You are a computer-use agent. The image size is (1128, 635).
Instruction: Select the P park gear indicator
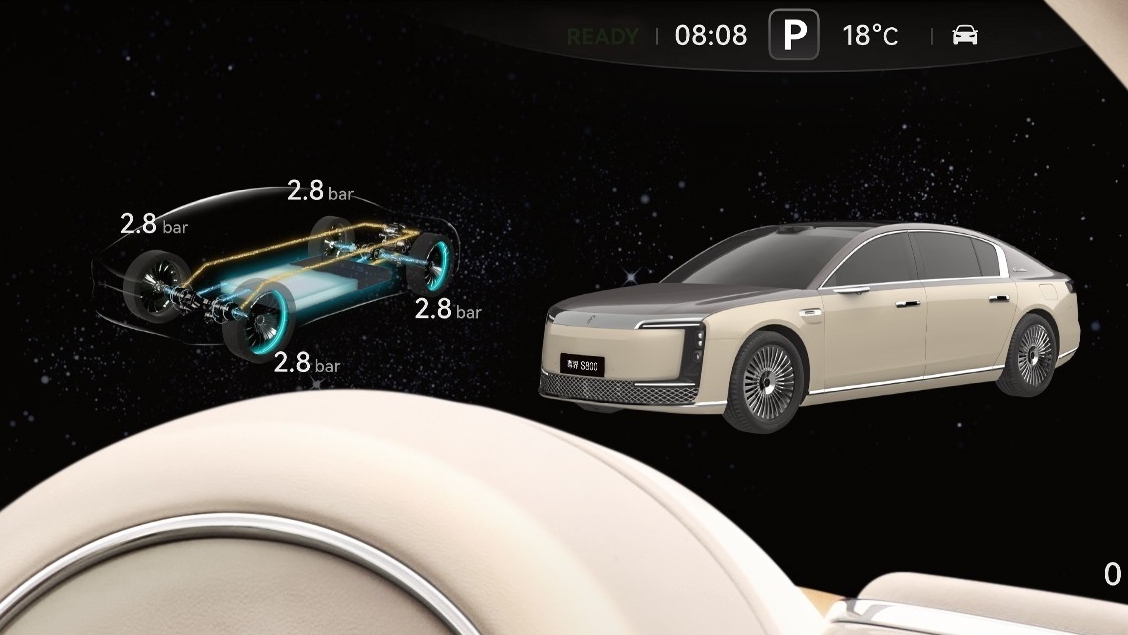[794, 35]
